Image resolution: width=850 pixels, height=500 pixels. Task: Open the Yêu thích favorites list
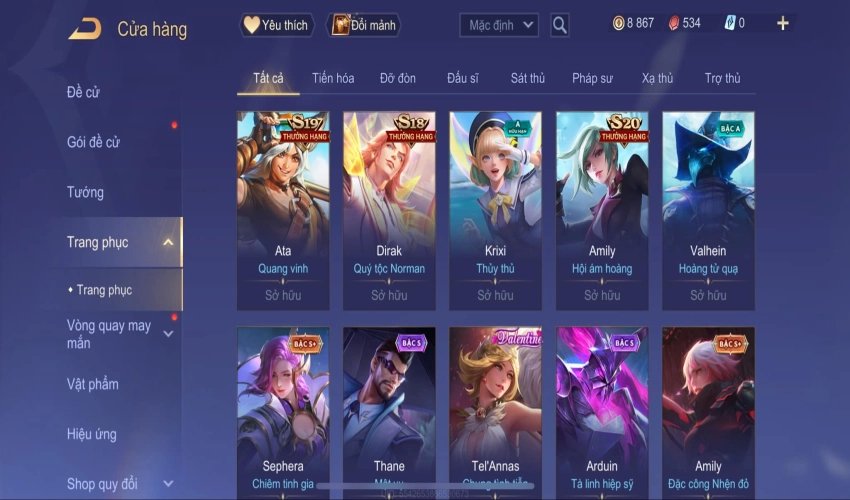[277, 25]
